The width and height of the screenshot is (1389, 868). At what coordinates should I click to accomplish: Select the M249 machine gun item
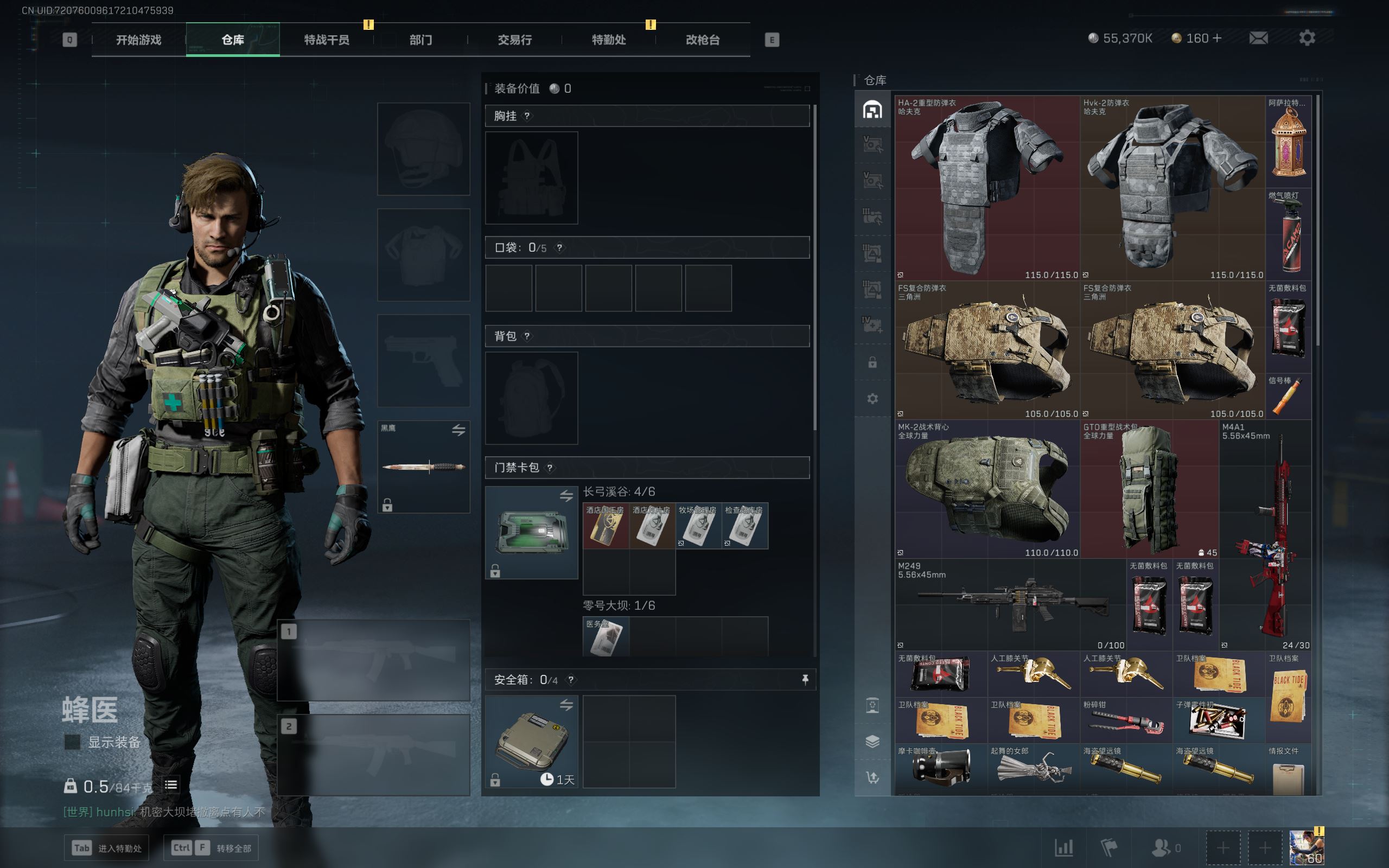pos(1010,604)
